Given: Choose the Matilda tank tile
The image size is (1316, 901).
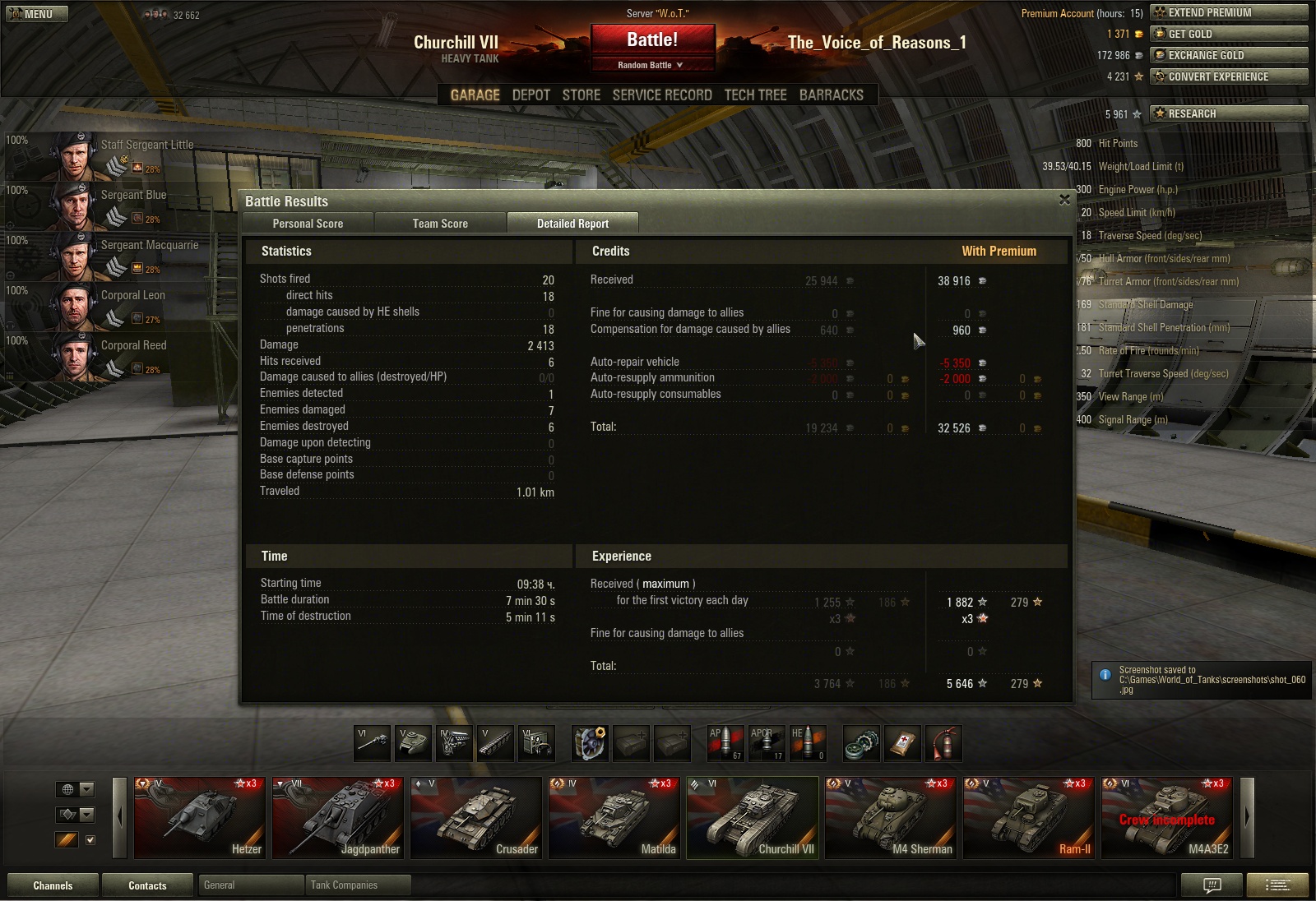Looking at the screenshot, I should click(x=614, y=818).
